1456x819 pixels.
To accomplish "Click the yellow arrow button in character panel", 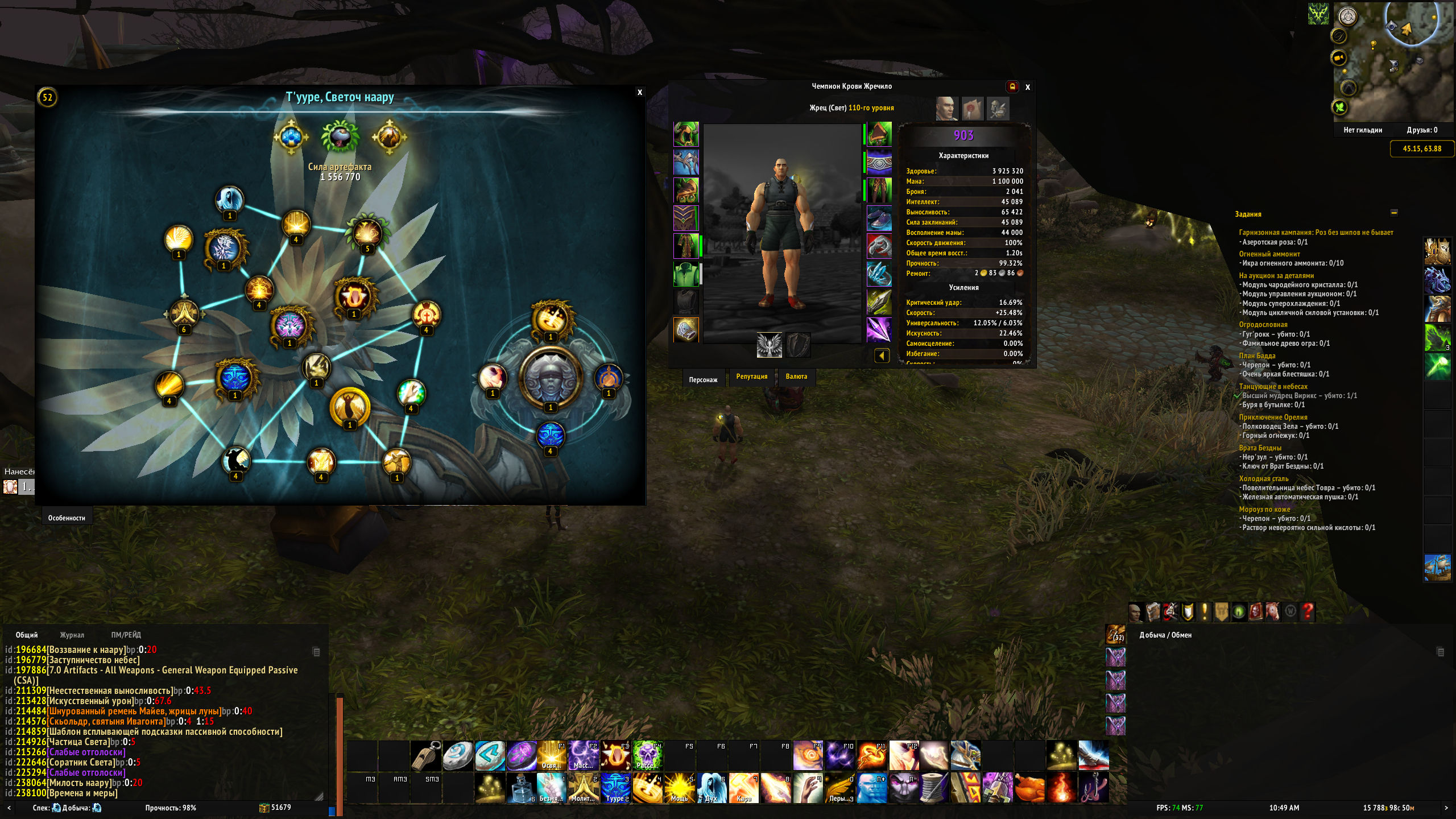I will (882, 356).
